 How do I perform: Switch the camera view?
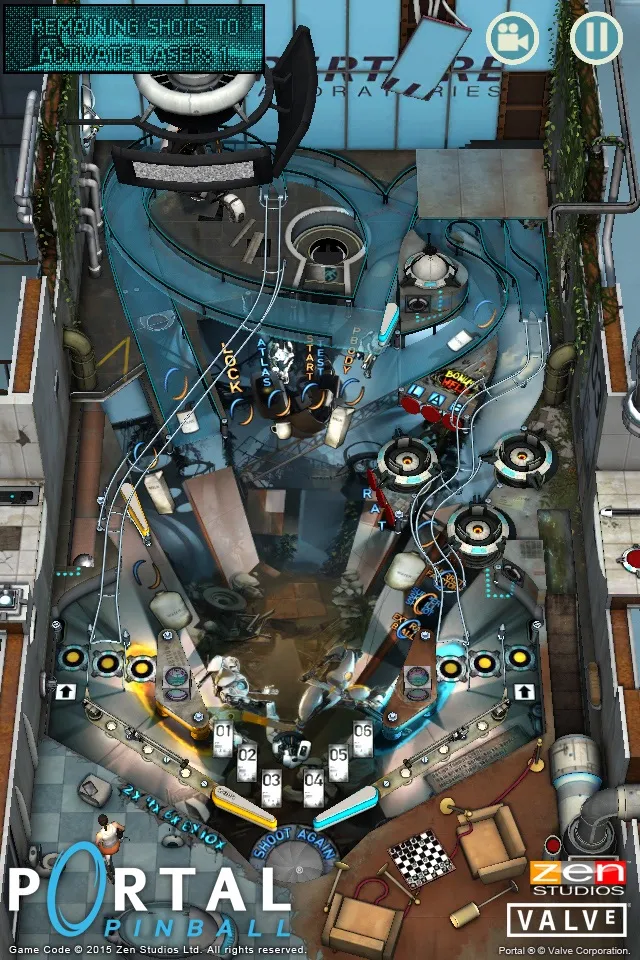(512, 39)
